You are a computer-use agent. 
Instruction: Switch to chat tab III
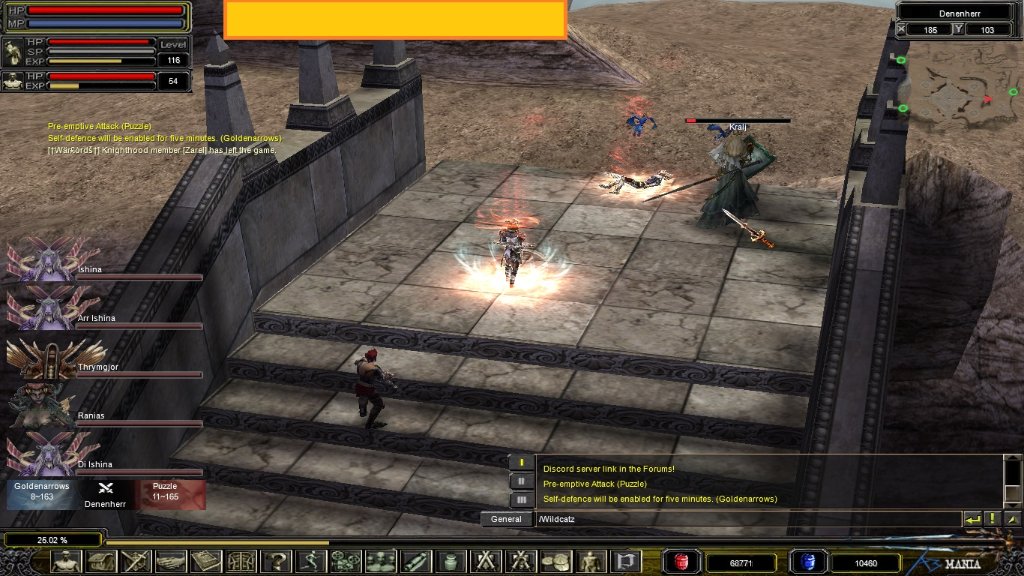tap(521, 499)
